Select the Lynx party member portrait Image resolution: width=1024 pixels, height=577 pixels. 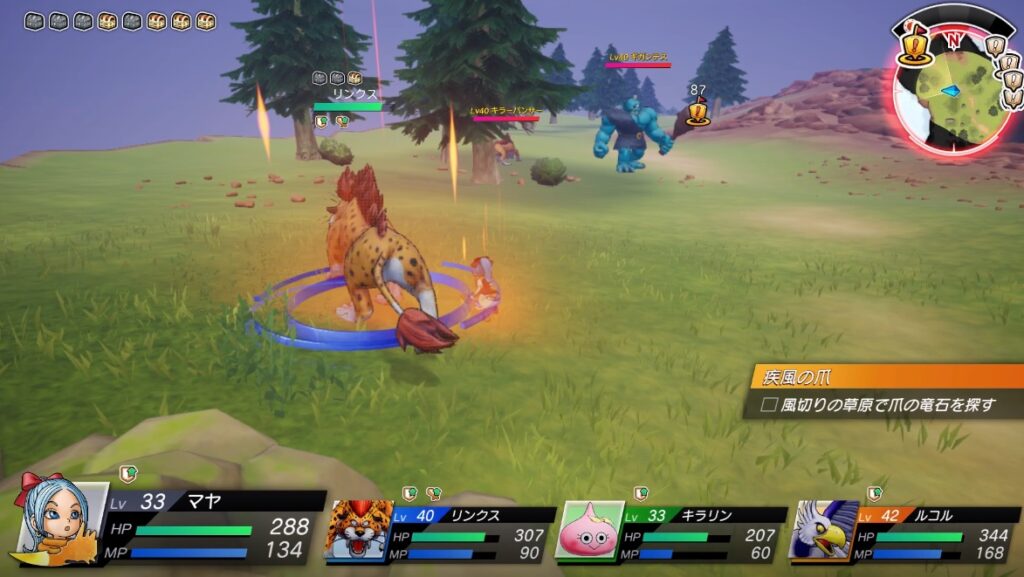(x=358, y=530)
